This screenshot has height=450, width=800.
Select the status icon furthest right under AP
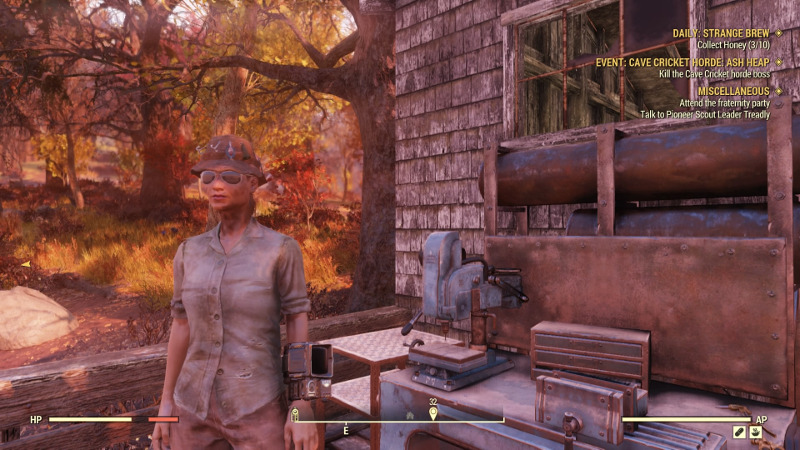click(x=756, y=432)
